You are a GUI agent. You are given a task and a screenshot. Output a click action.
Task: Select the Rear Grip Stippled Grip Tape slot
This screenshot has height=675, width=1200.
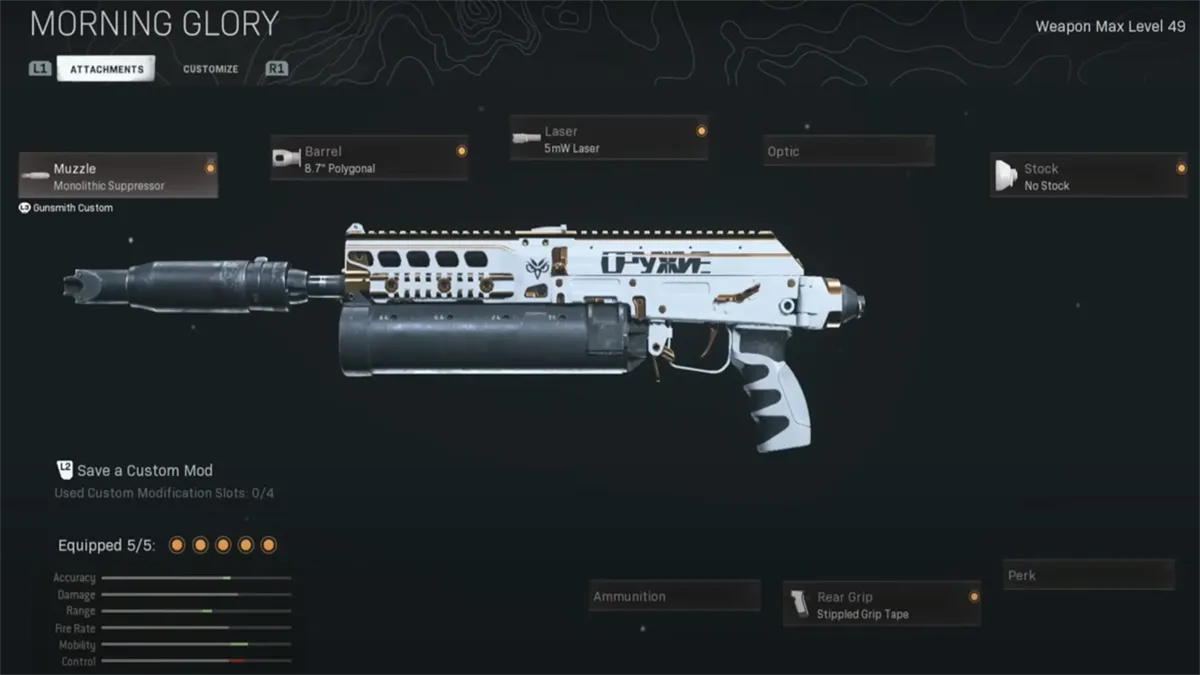(x=881, y=604)
